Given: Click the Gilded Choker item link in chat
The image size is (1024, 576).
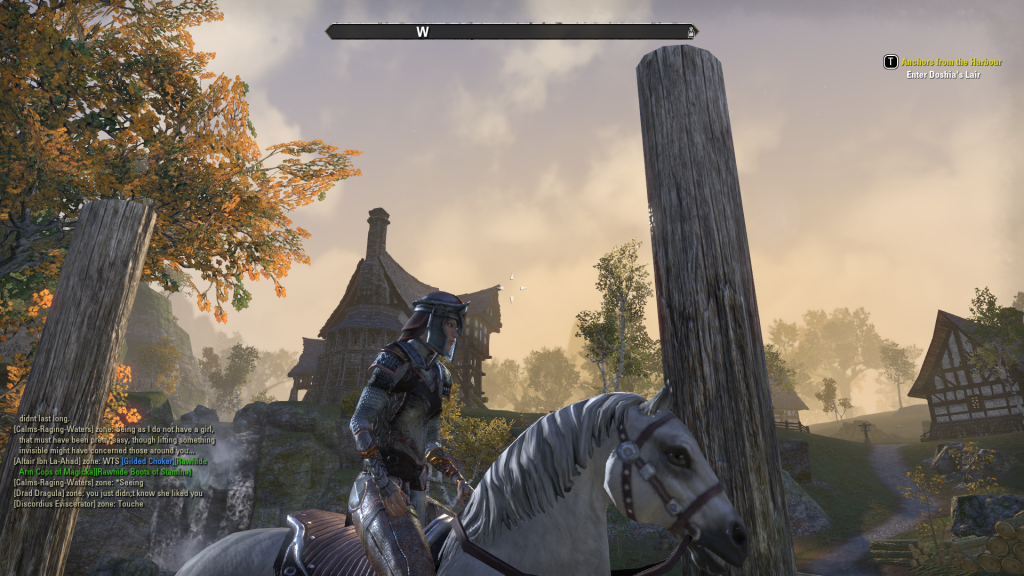Looking at the screenshot, I should click(x=146, y=461).
